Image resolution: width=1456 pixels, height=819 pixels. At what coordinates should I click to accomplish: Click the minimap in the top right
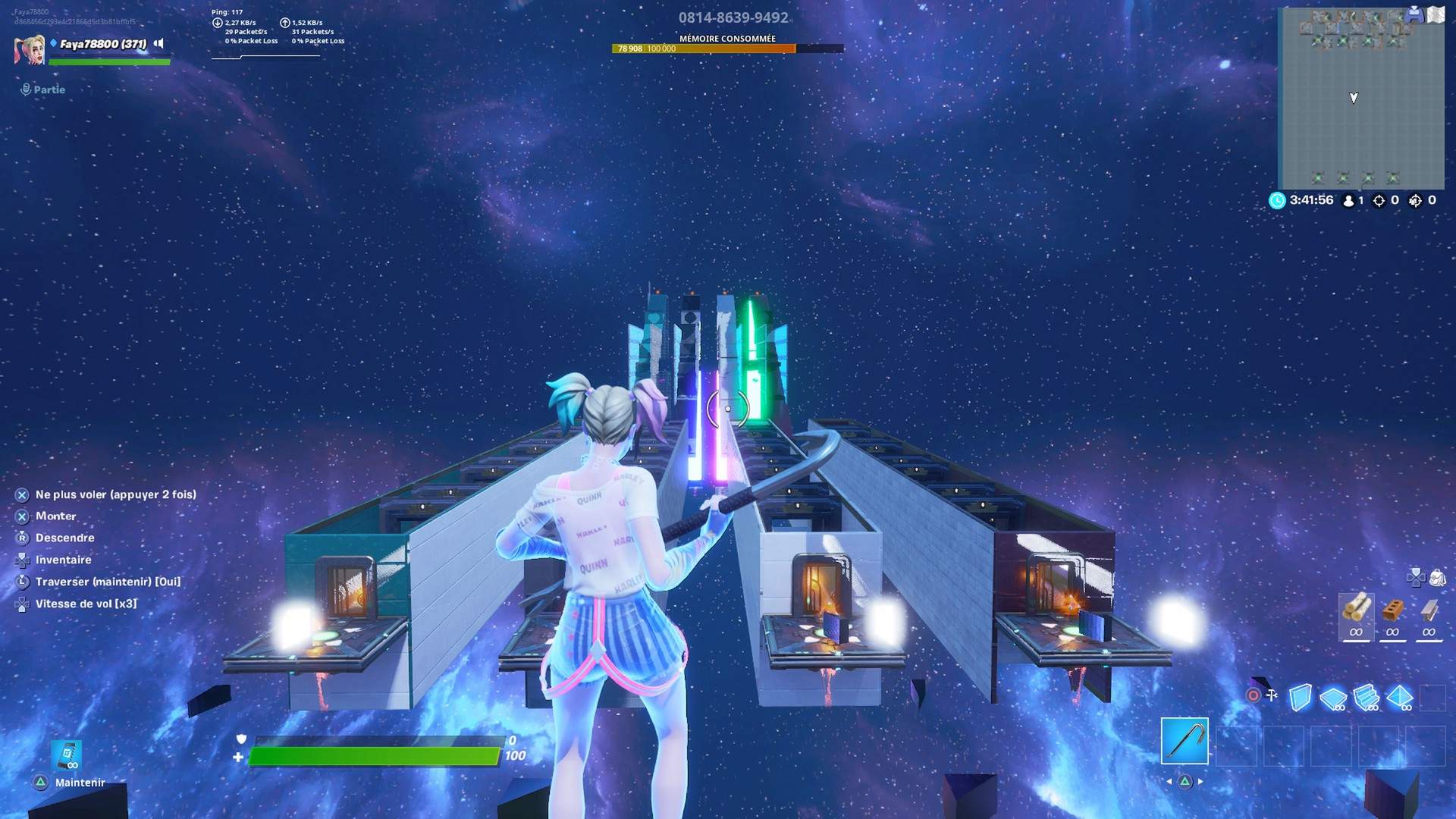1362,97
